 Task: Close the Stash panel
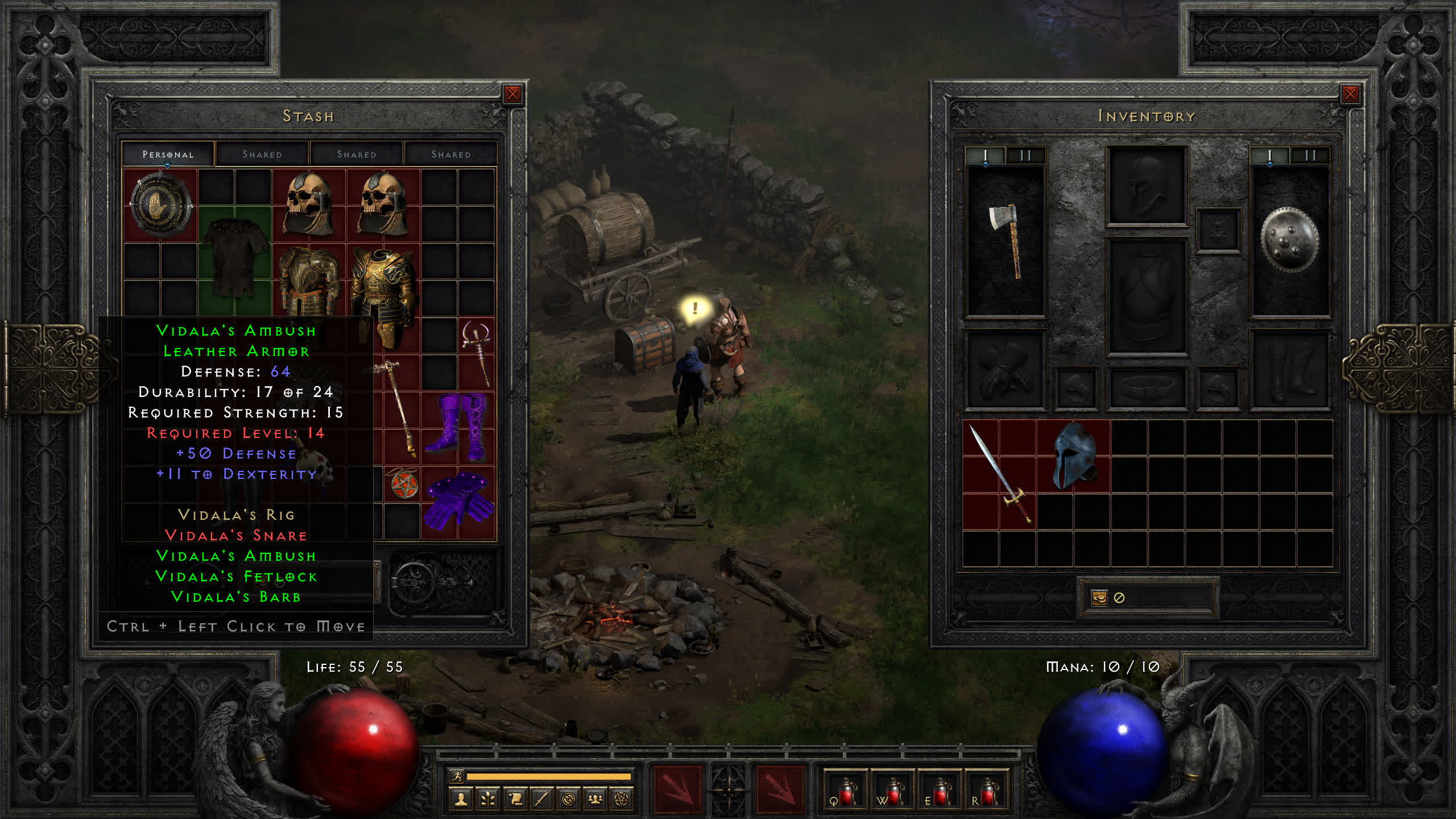[x=512, y=94]
